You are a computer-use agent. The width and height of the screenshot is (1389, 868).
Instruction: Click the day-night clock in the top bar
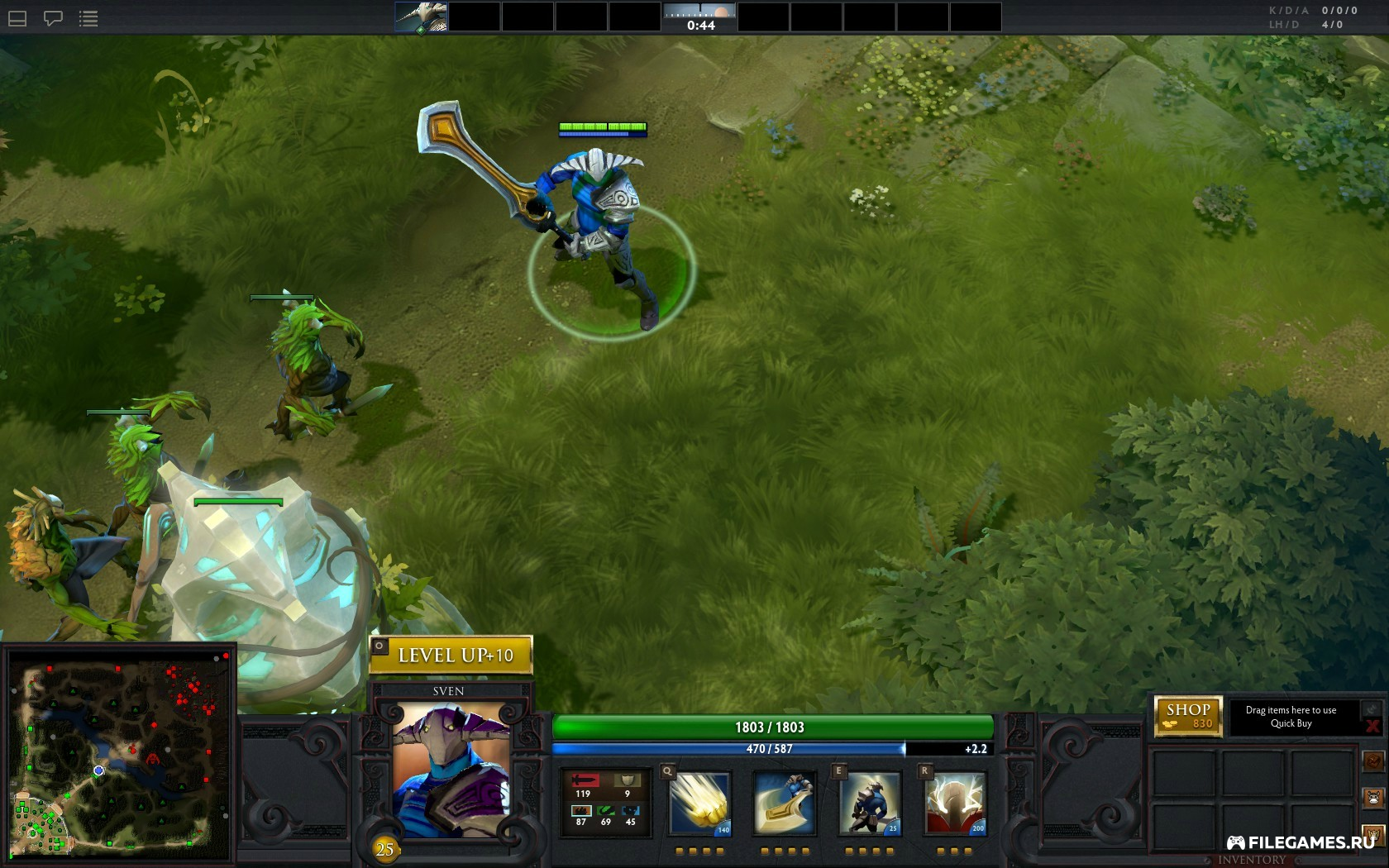click(700, 17)
